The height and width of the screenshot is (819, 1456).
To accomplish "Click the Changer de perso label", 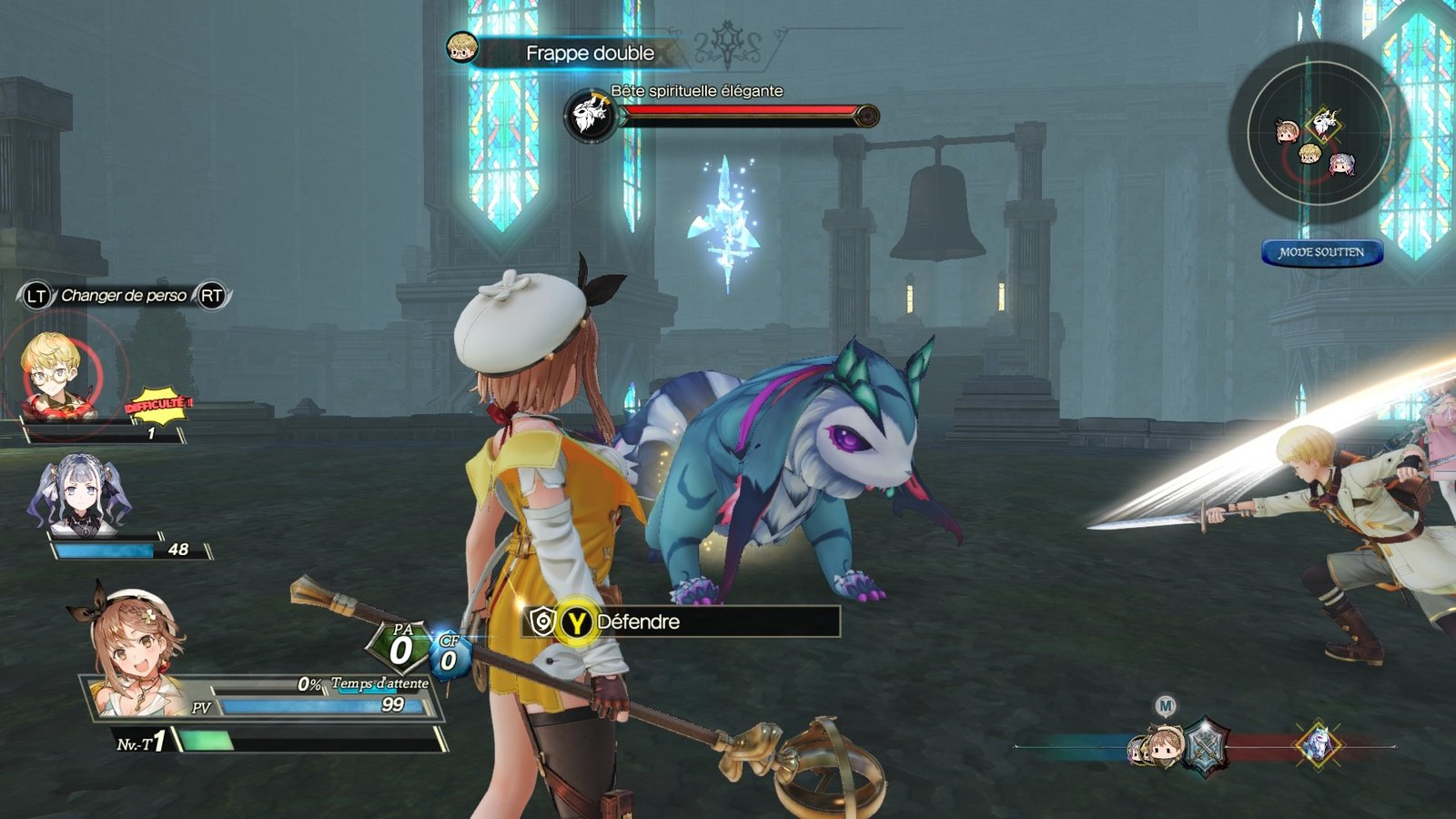I will click(124, 296).
